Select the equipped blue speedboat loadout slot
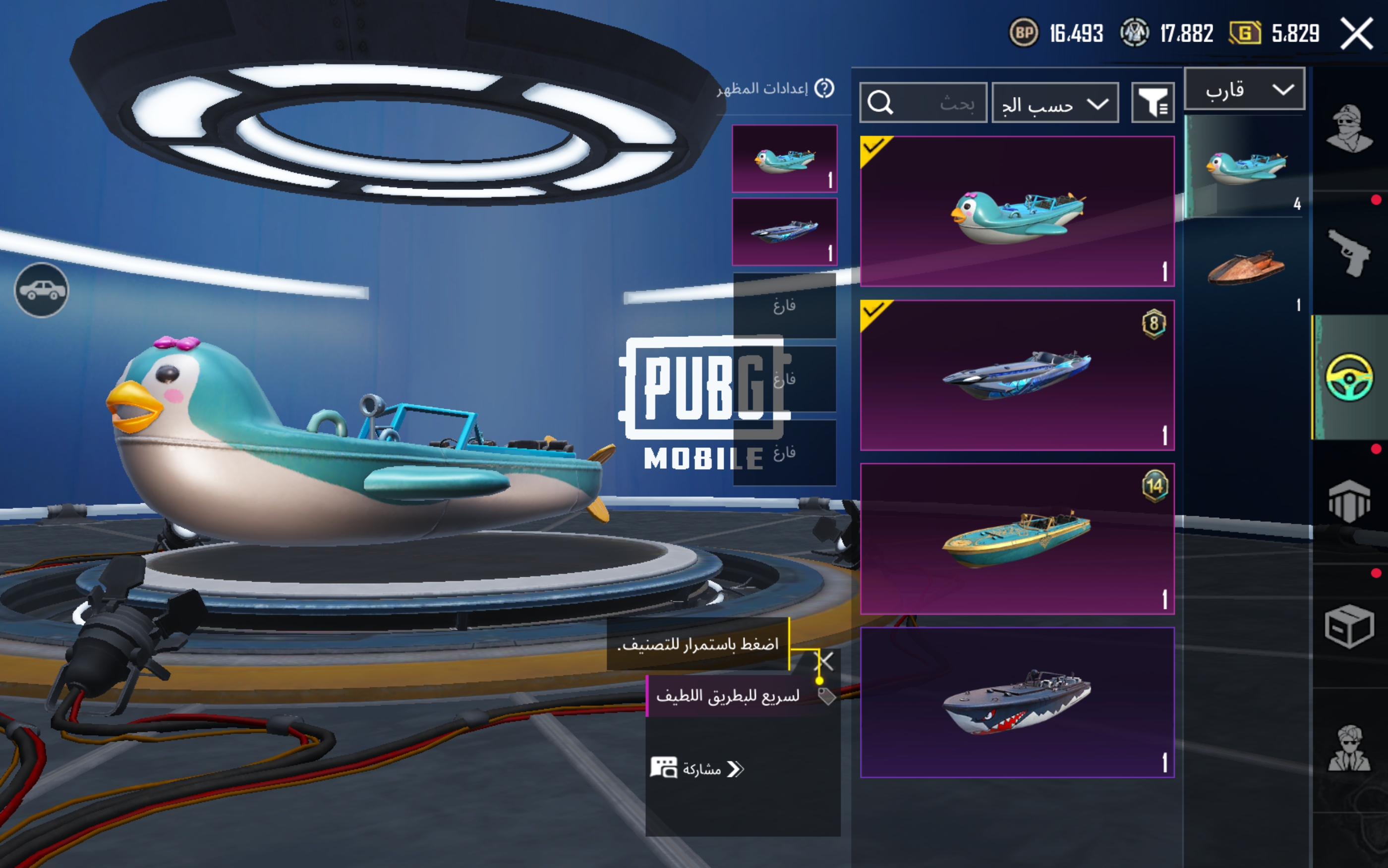Viewport: 1388px width, 868px height. coord(784,232)
